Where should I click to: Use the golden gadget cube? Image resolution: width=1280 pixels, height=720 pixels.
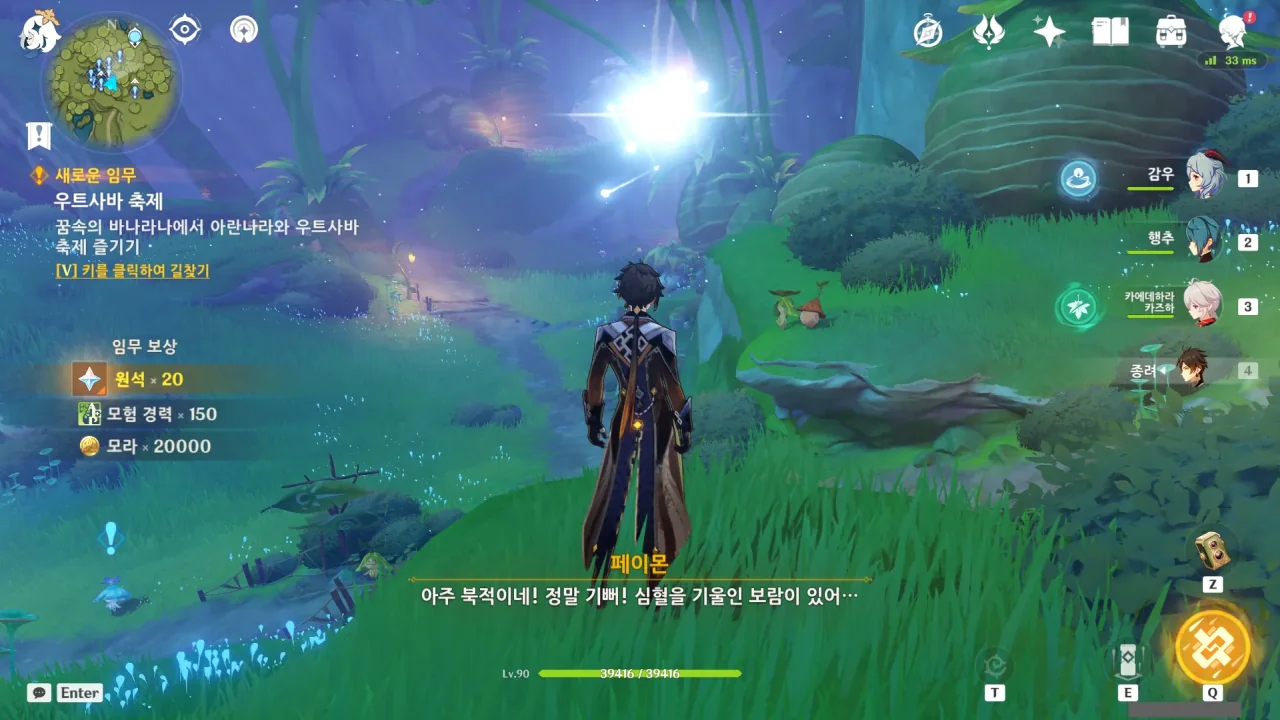click(x=1212, y=549)
